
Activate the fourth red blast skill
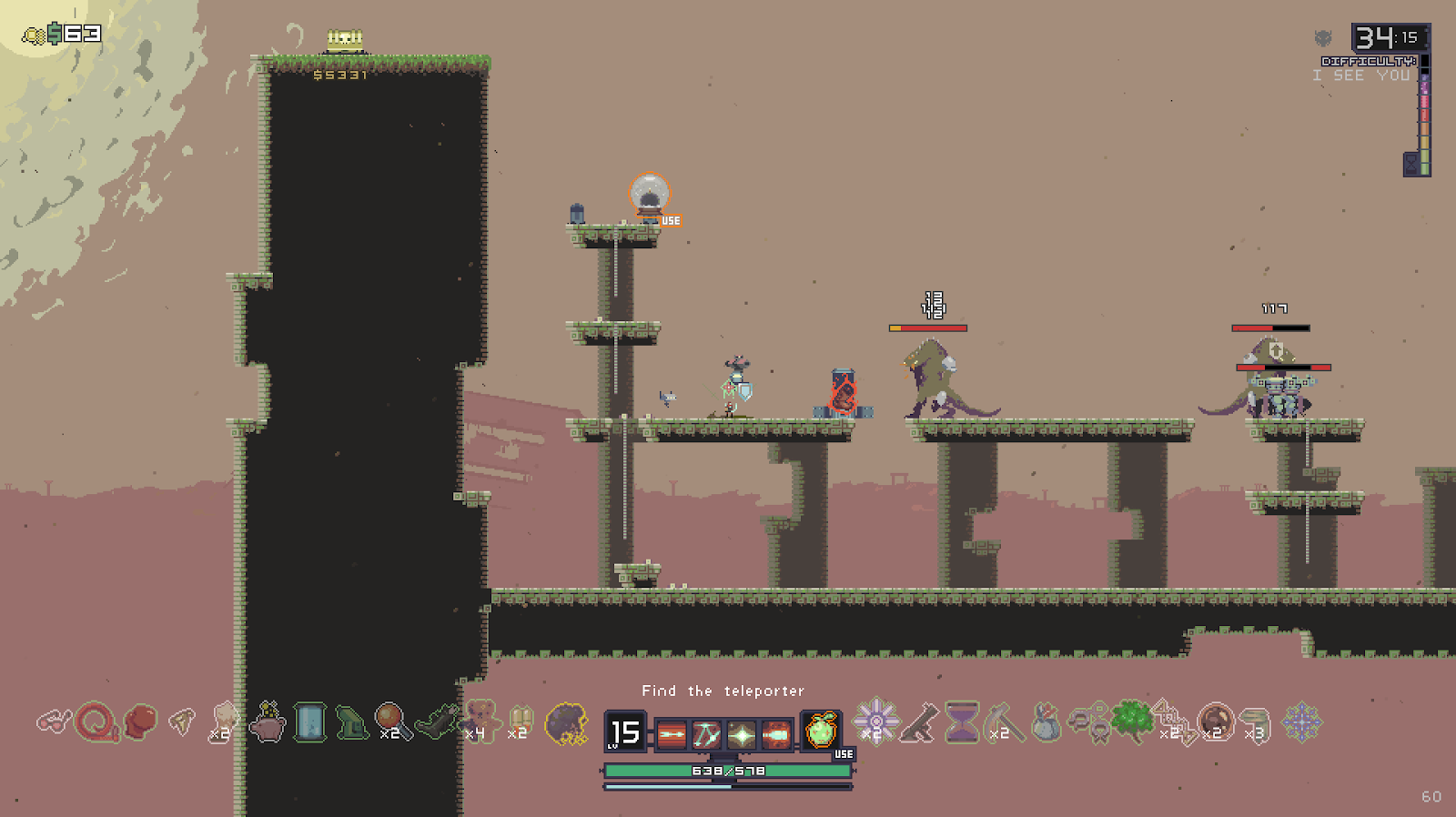pyautogui.click(x=776, y=734)
